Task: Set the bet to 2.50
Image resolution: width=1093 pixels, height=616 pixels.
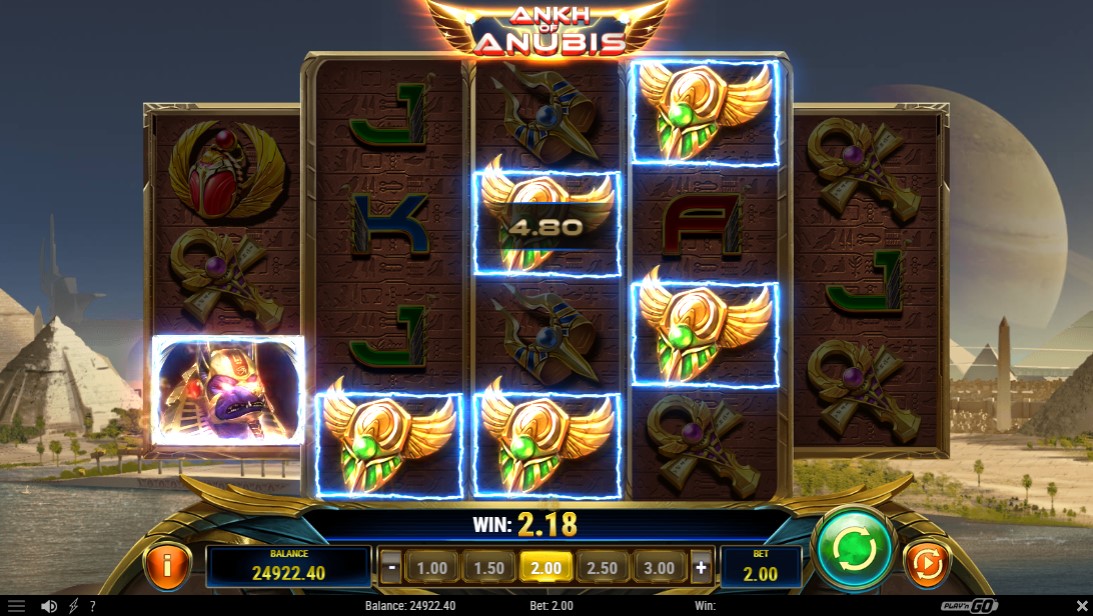Action: [x=603, y=567]
